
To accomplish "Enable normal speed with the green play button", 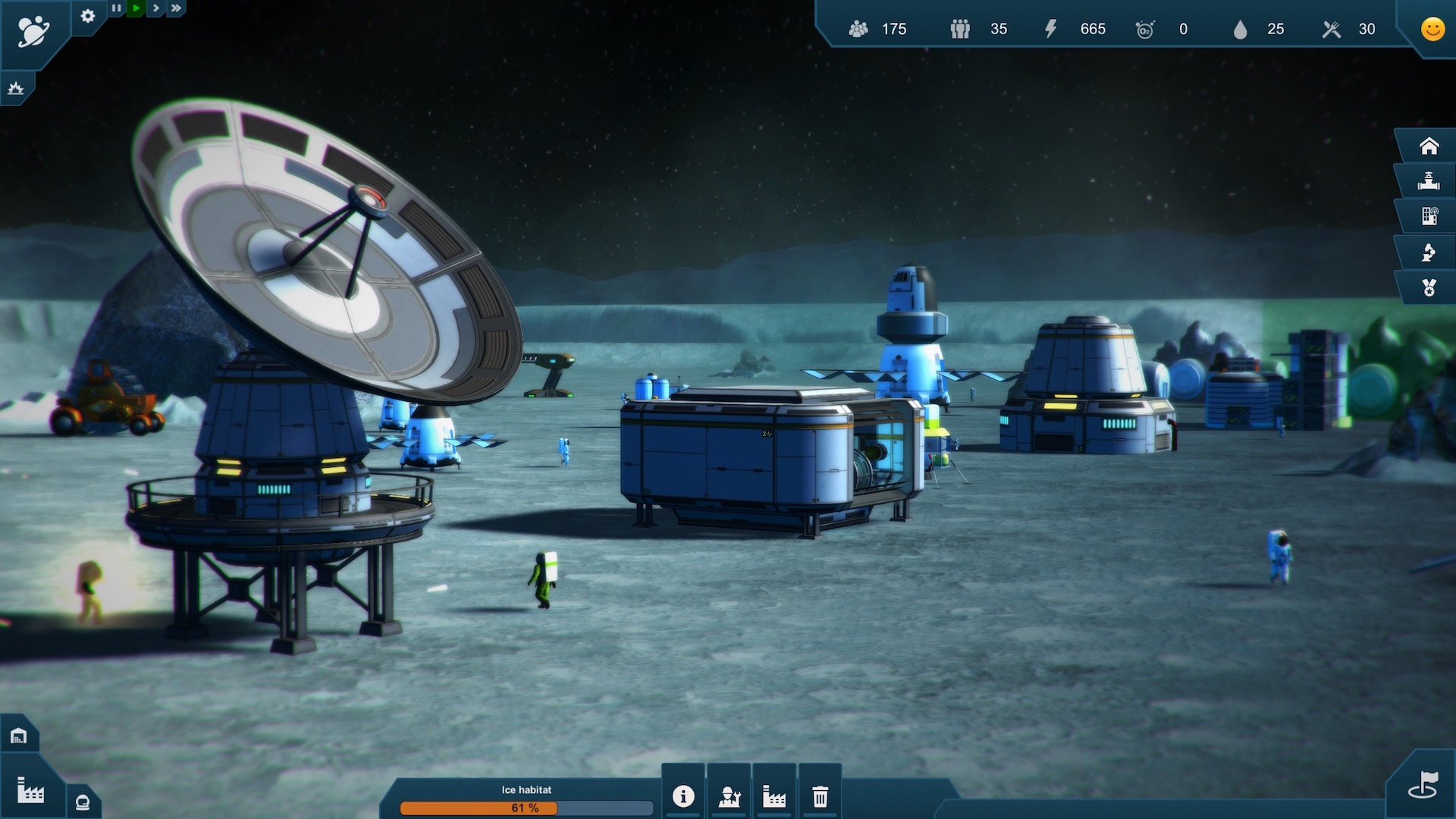I will 136,8.
